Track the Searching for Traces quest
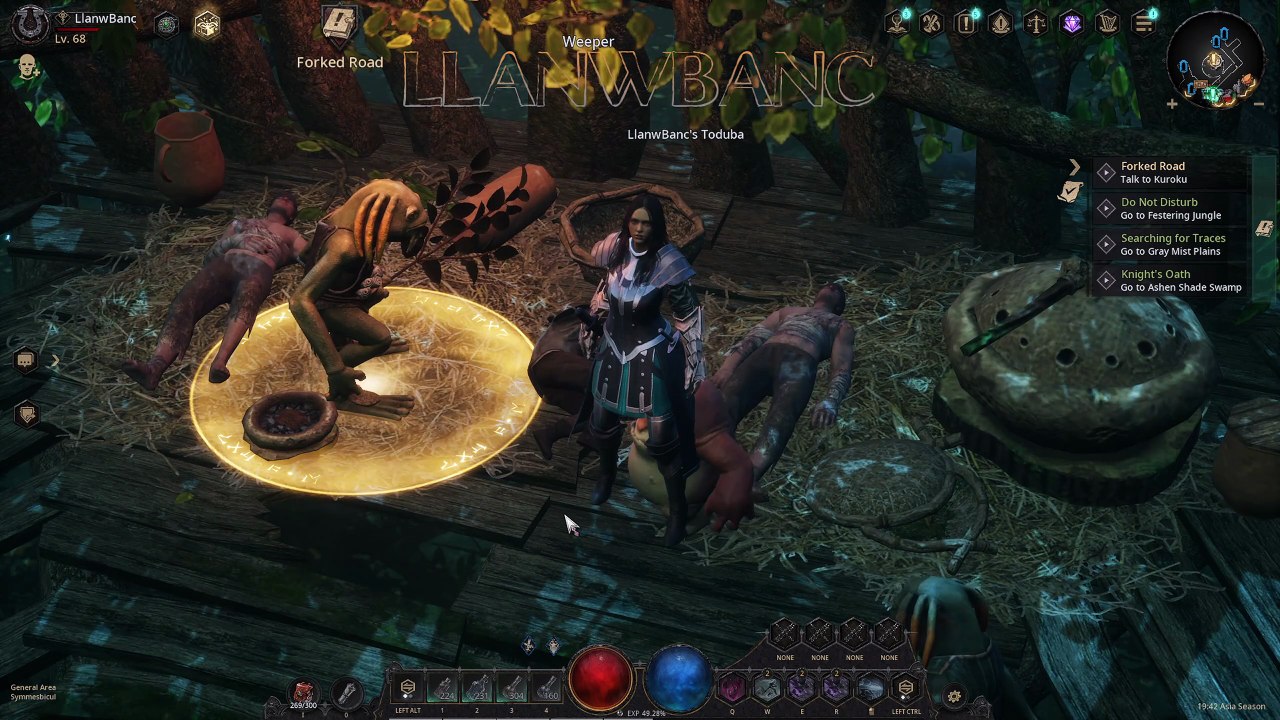 [x=1172, y=244]
